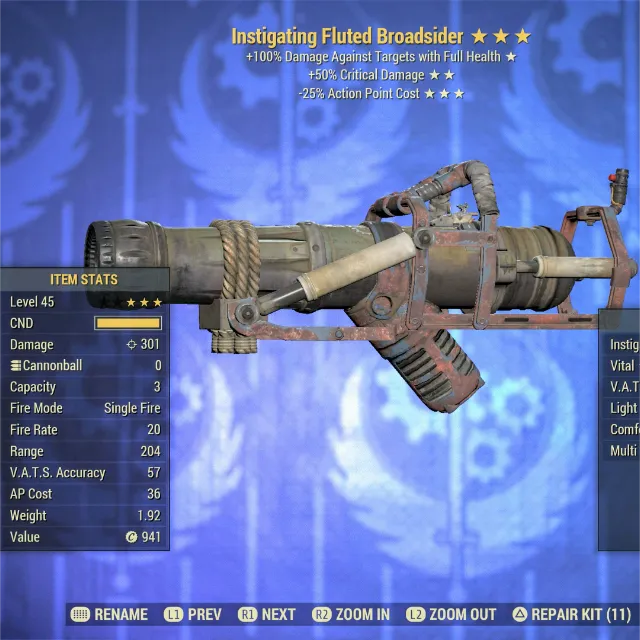Viewport: 640px width, 640px height.
Task: Go to the Prev item
Action: pos(194,614)
